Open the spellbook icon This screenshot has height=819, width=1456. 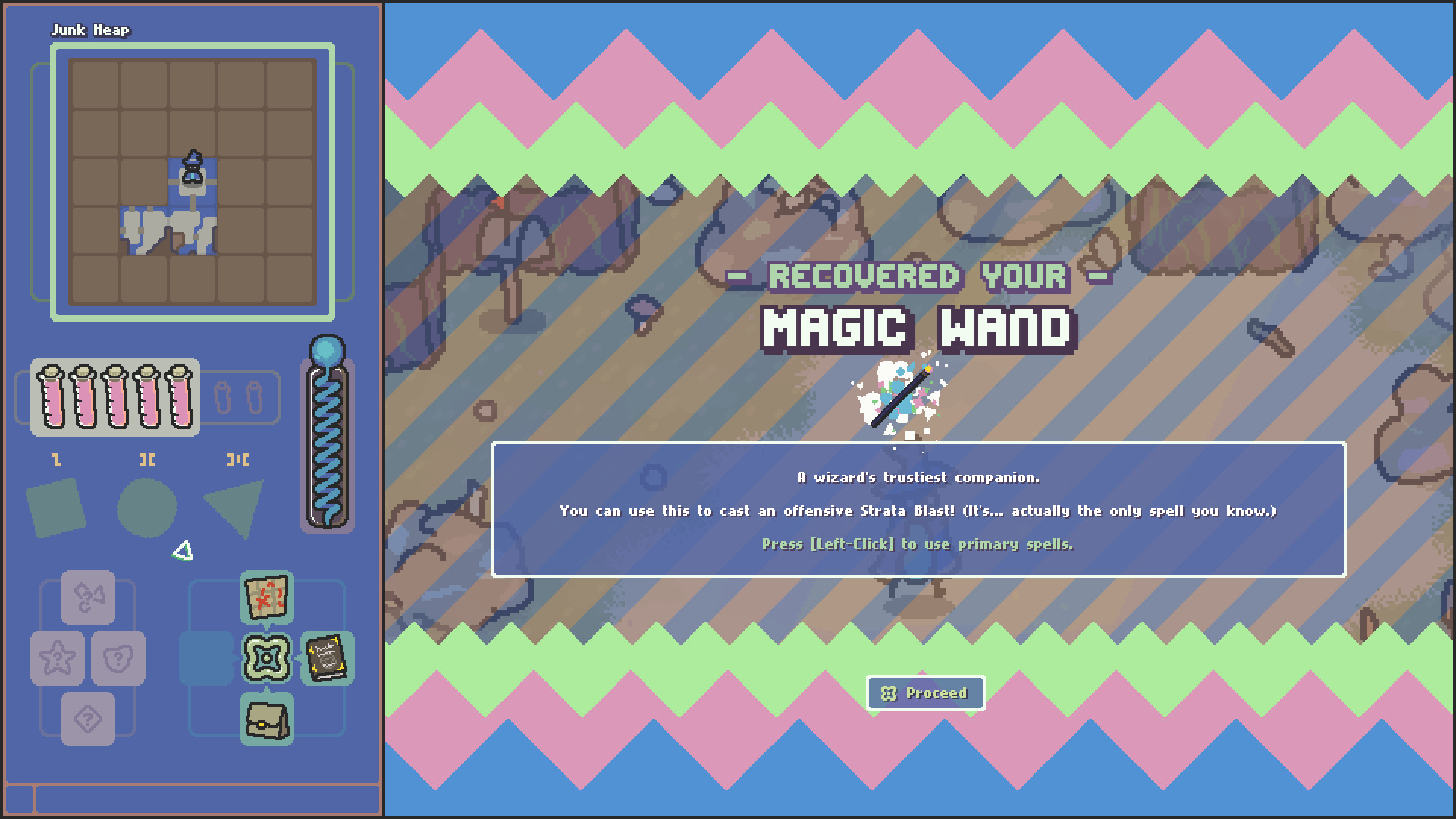click(x=327, y=660)
